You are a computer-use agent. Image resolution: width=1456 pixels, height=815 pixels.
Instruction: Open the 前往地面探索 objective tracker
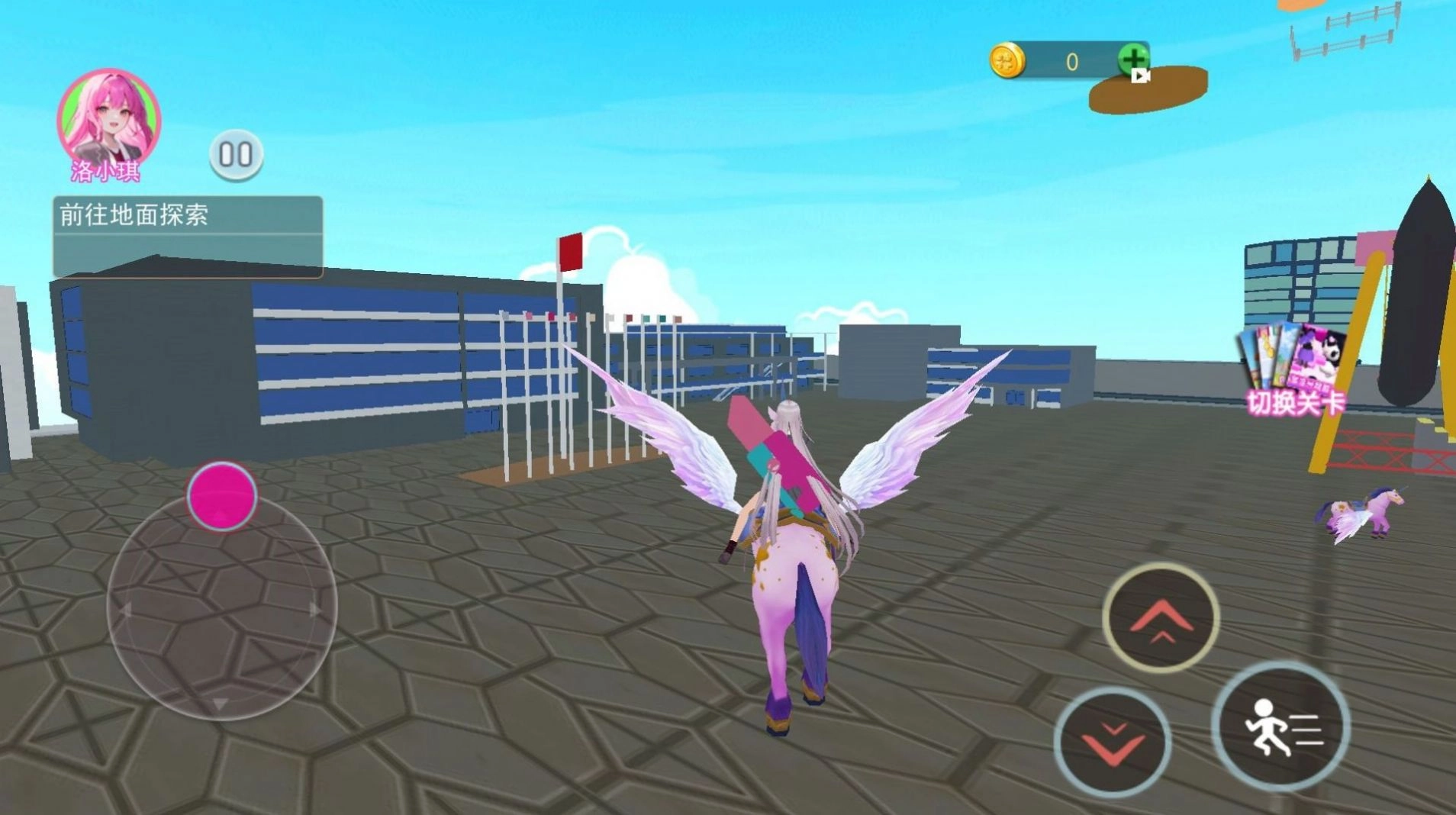coord(188,237)
